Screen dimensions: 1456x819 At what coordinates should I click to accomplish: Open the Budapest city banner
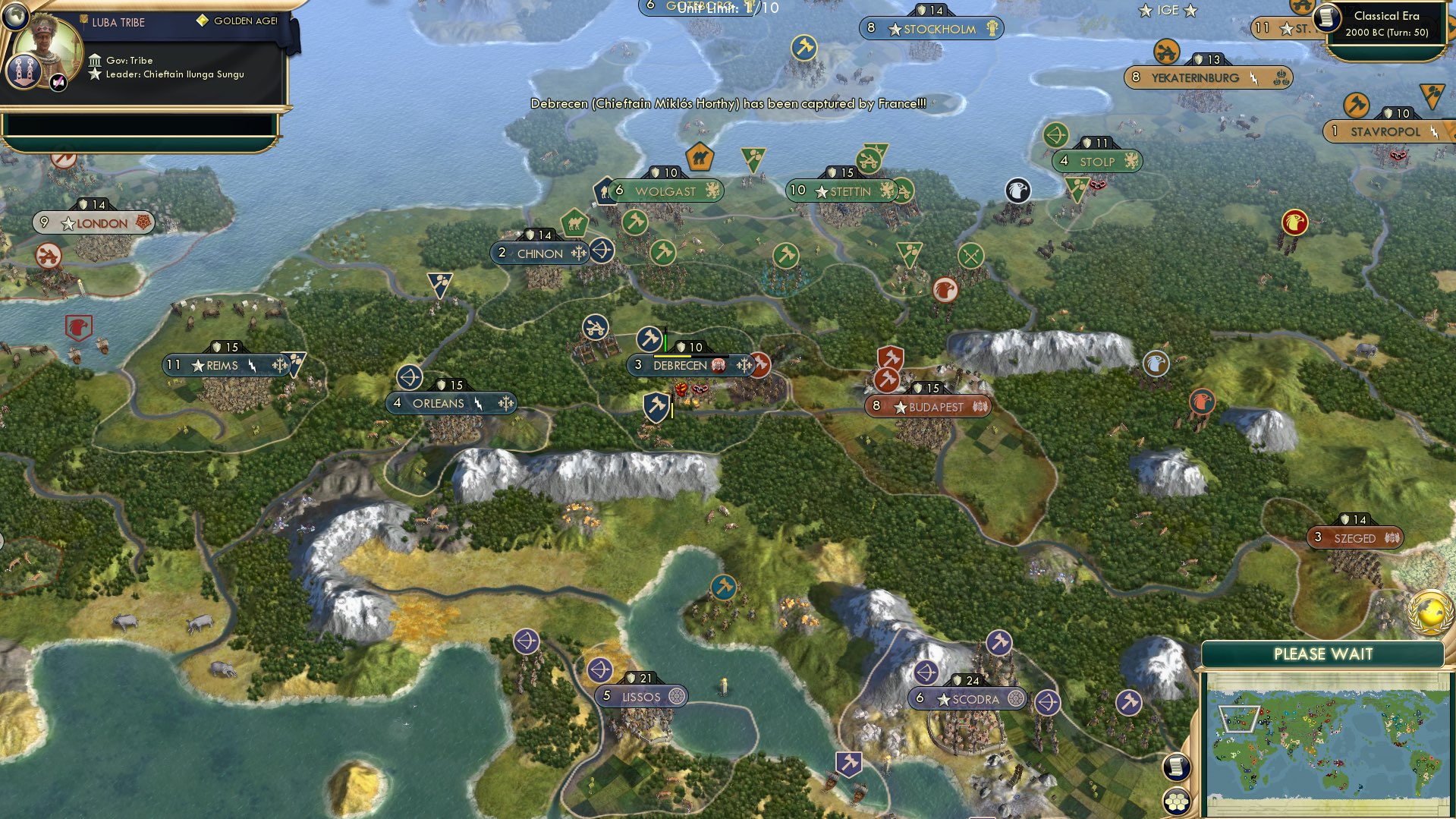[929, 407]
